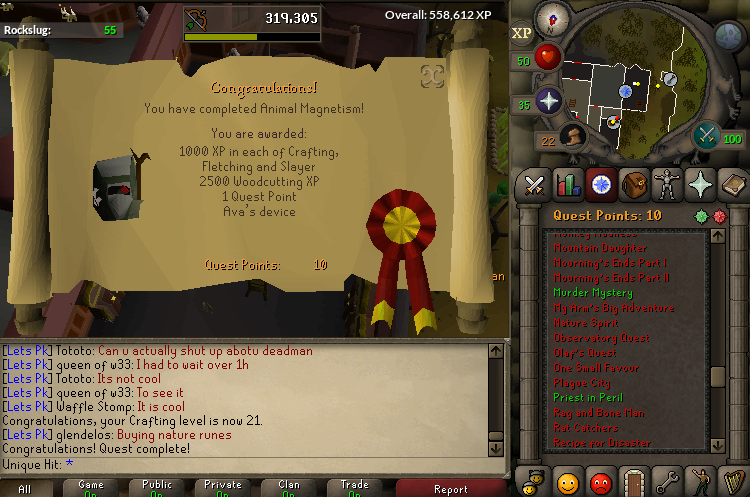The height and width of the screenshot is (497, 750).
Task: Click the special attack orb
Action: click(708, 134)
